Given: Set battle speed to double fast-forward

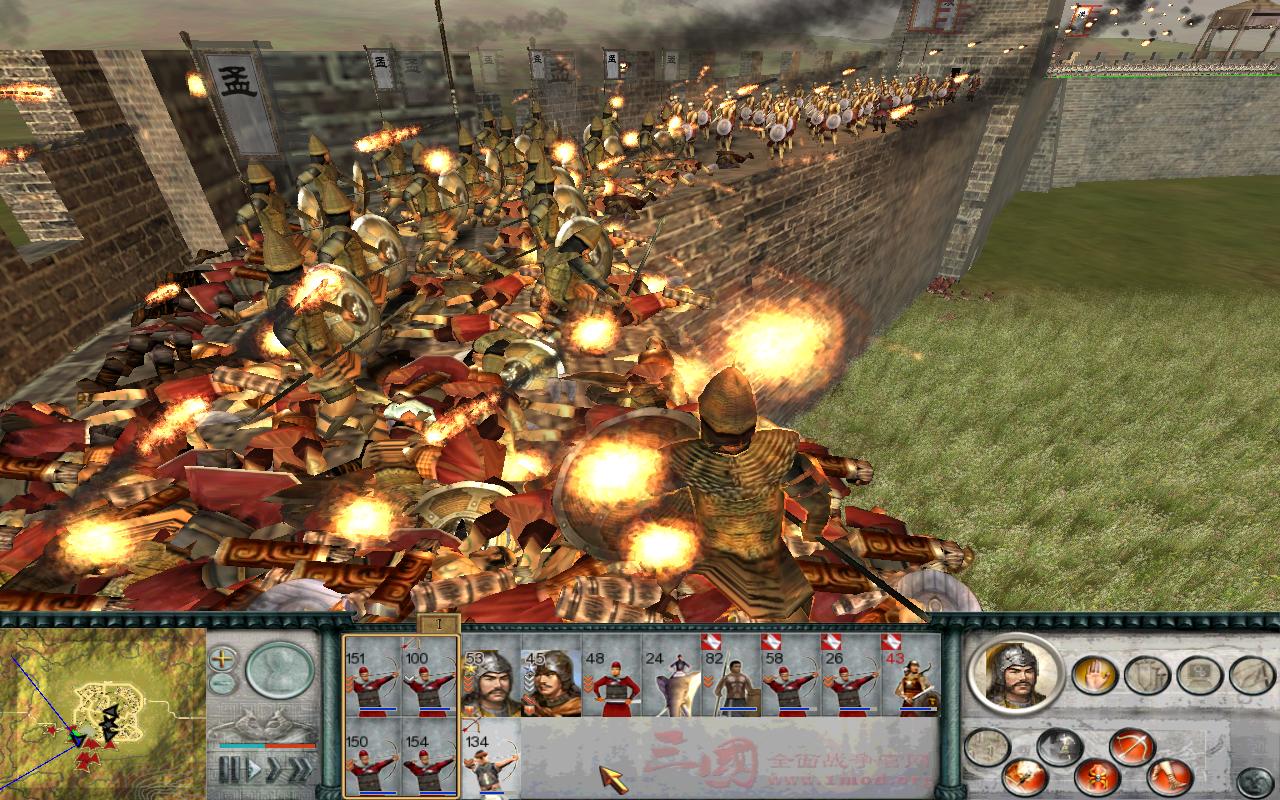Looking at the screenshot, I should point(272,770).
